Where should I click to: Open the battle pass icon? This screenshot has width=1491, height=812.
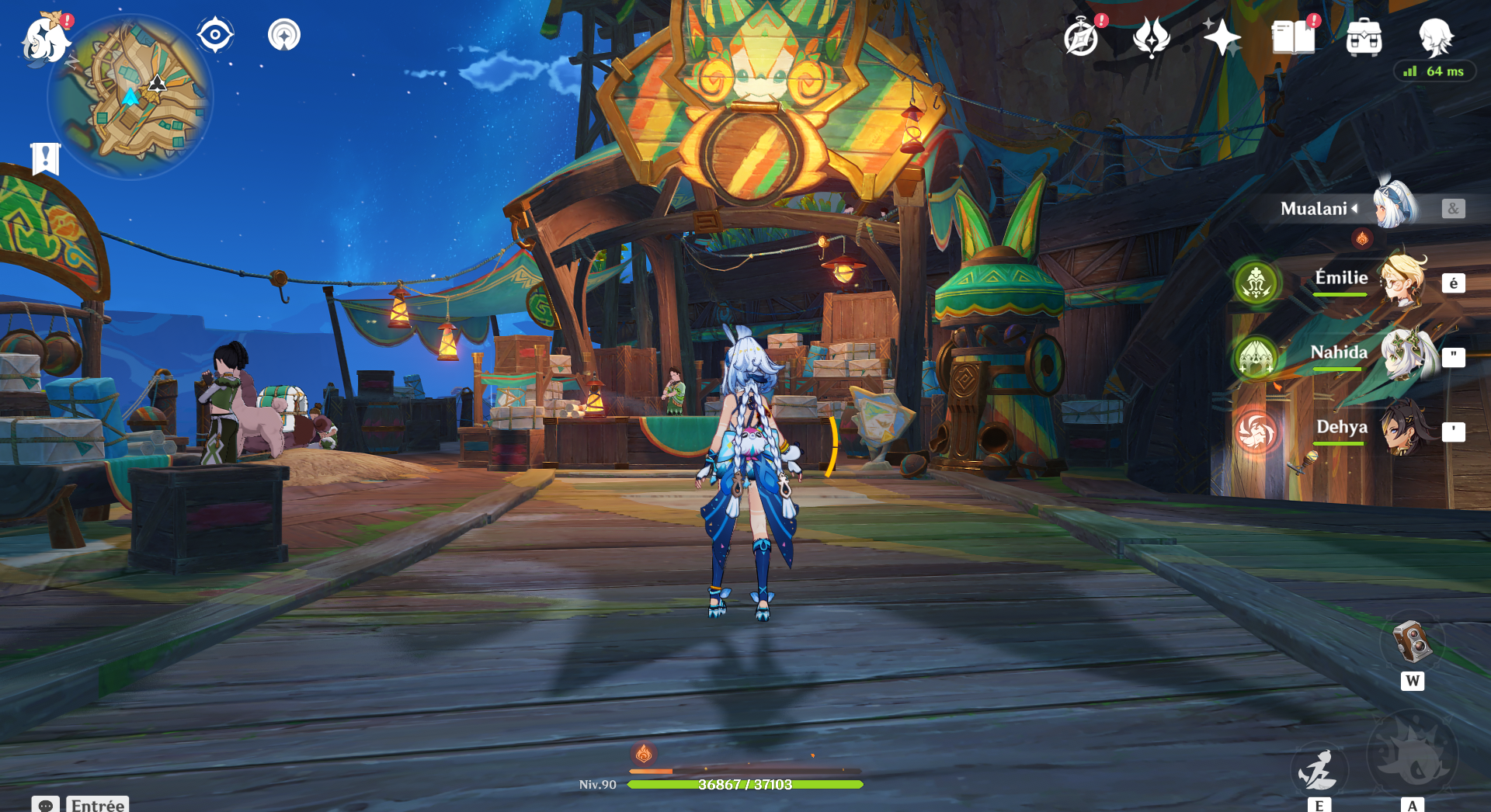pos(1151,37)
